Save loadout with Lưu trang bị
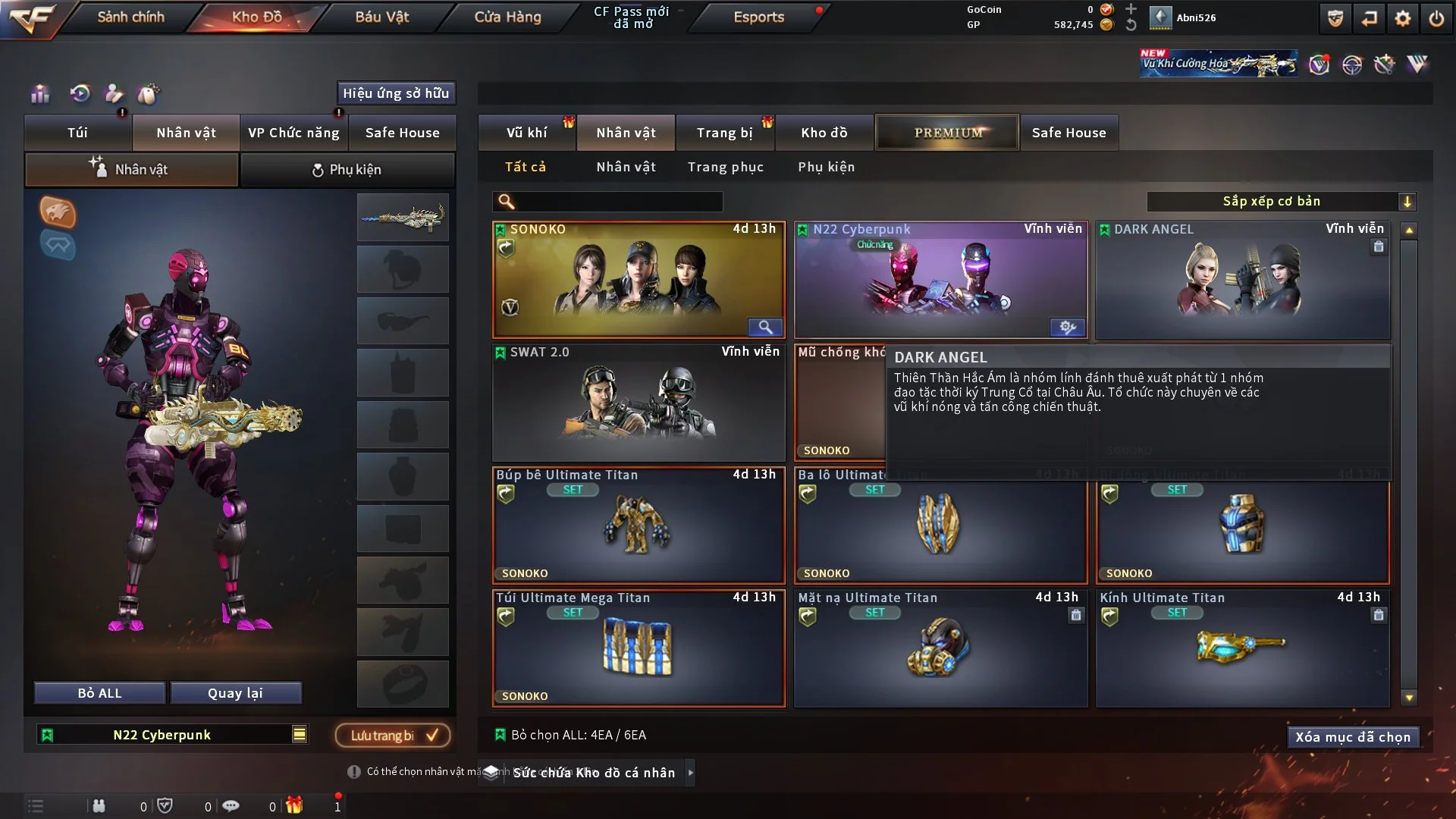This screenshot has width=1456, height=819. coord(392,735)
